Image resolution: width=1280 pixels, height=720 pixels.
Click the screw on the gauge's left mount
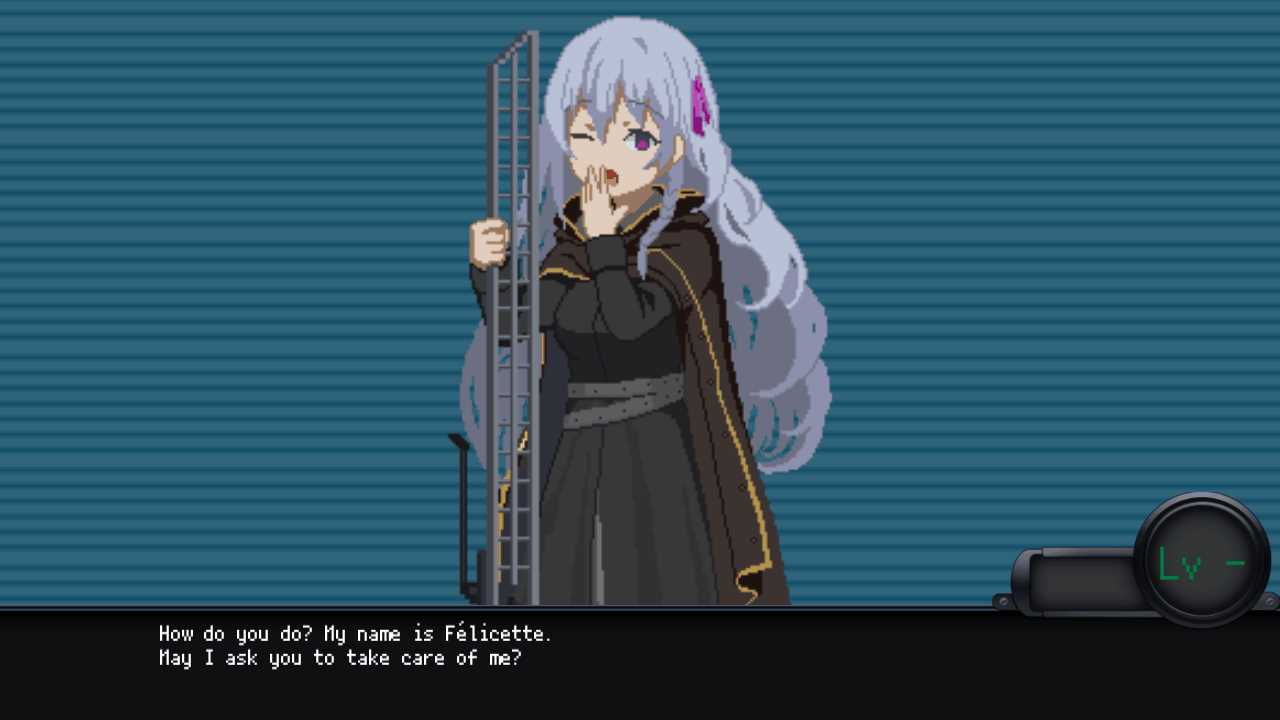pos(1003,601)
